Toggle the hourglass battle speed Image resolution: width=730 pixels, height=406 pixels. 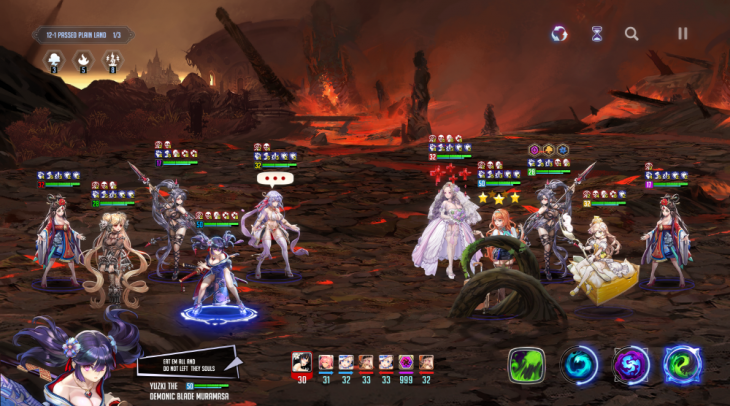[597, 33]
